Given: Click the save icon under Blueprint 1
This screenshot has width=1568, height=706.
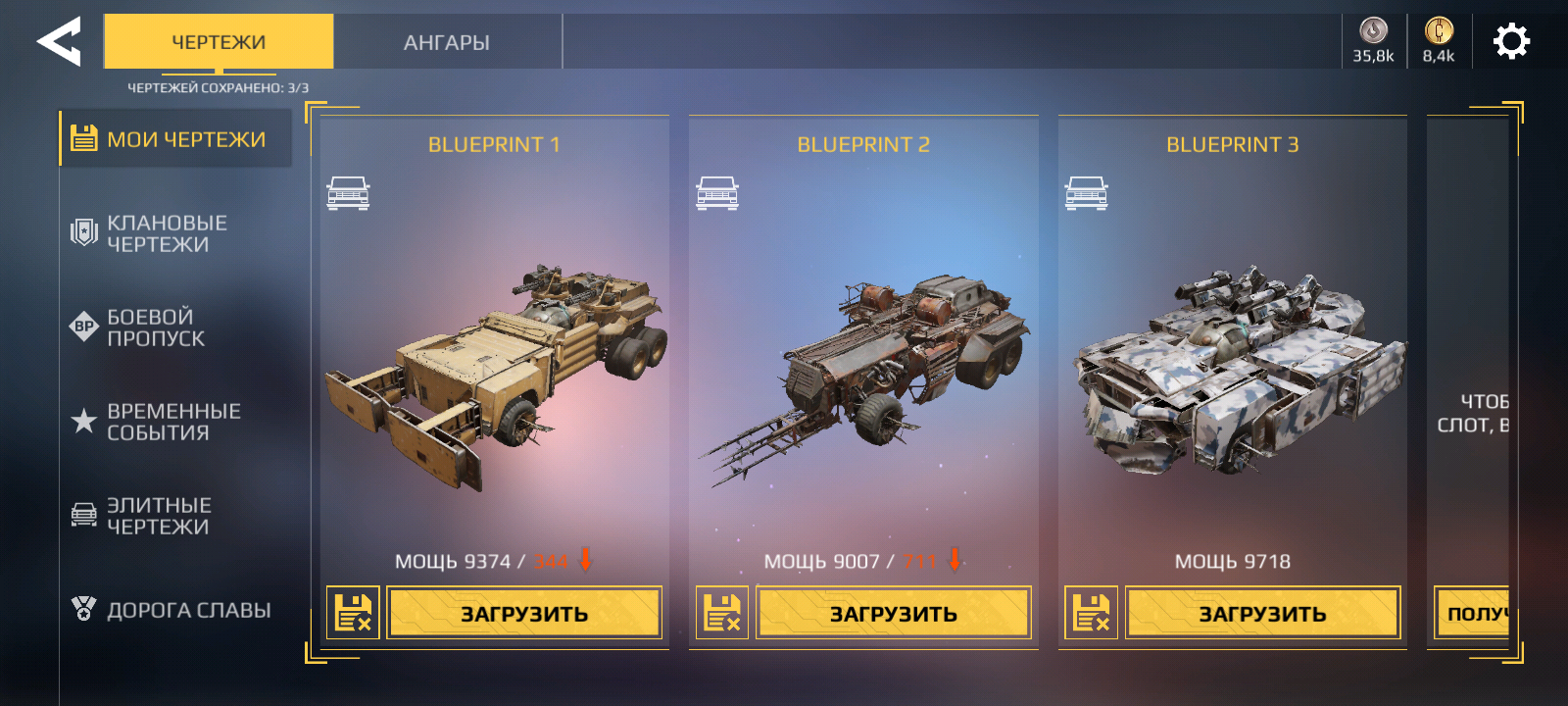Looking at the screenshot, I should pos(353,614).
